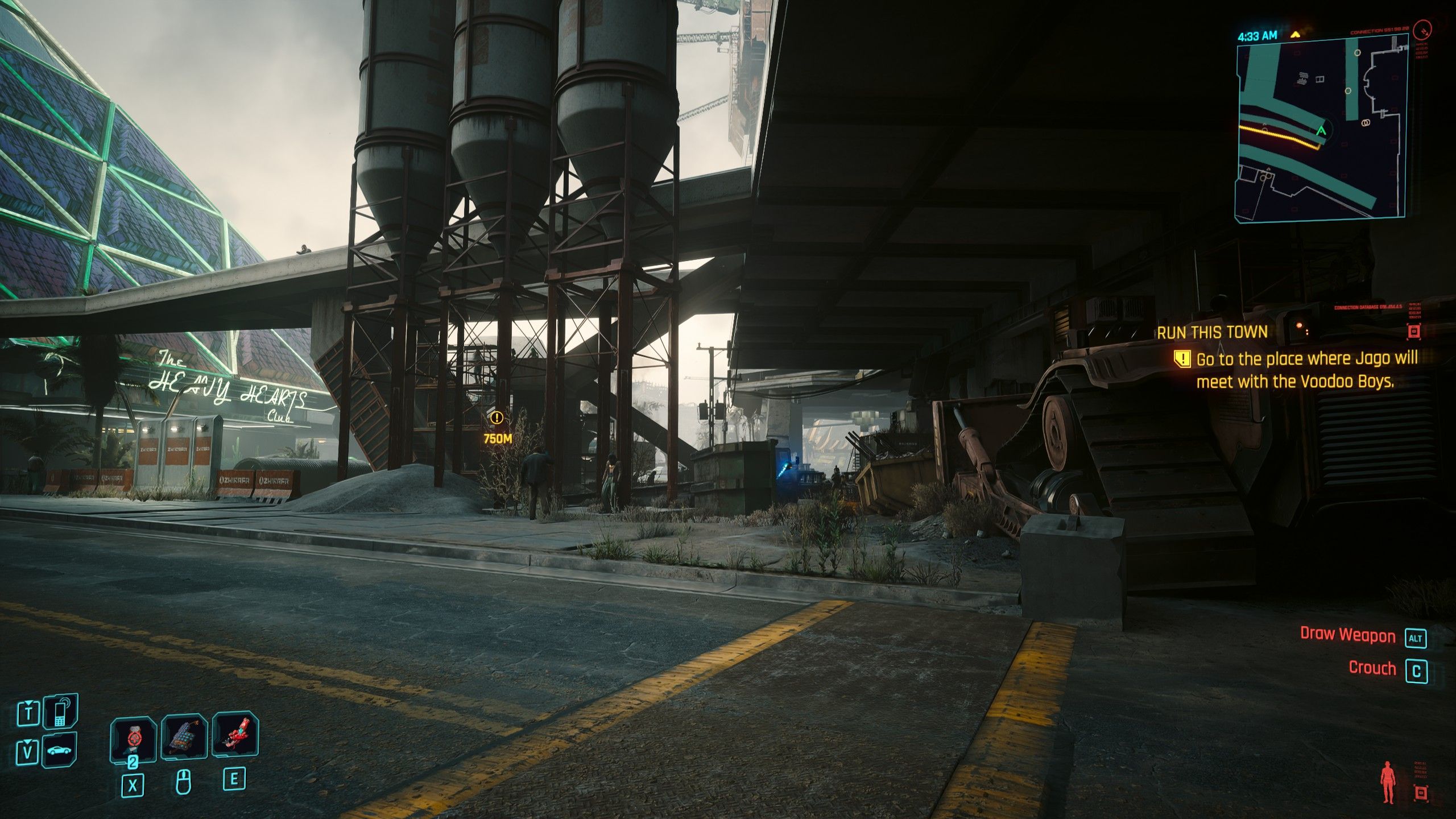
Task: Select the Run This Town quest tracker
Action: tap(1212, 333)
